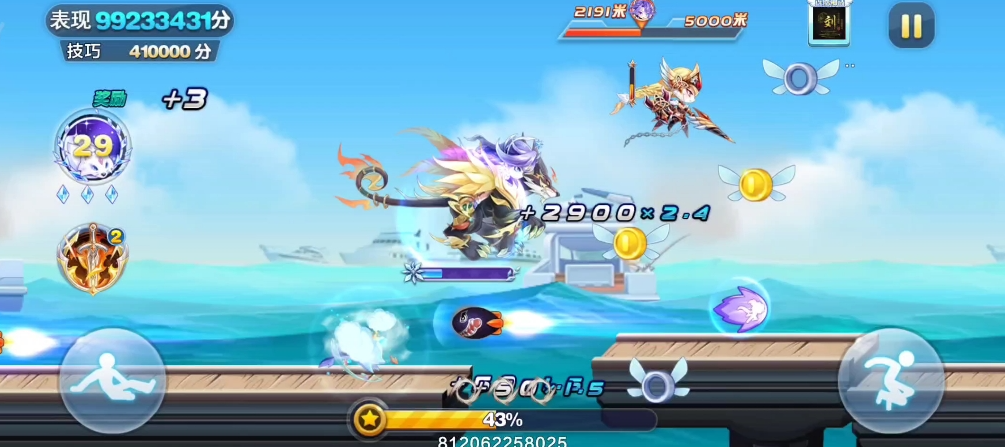Trigger the flaming sword skill

(91, 257)
